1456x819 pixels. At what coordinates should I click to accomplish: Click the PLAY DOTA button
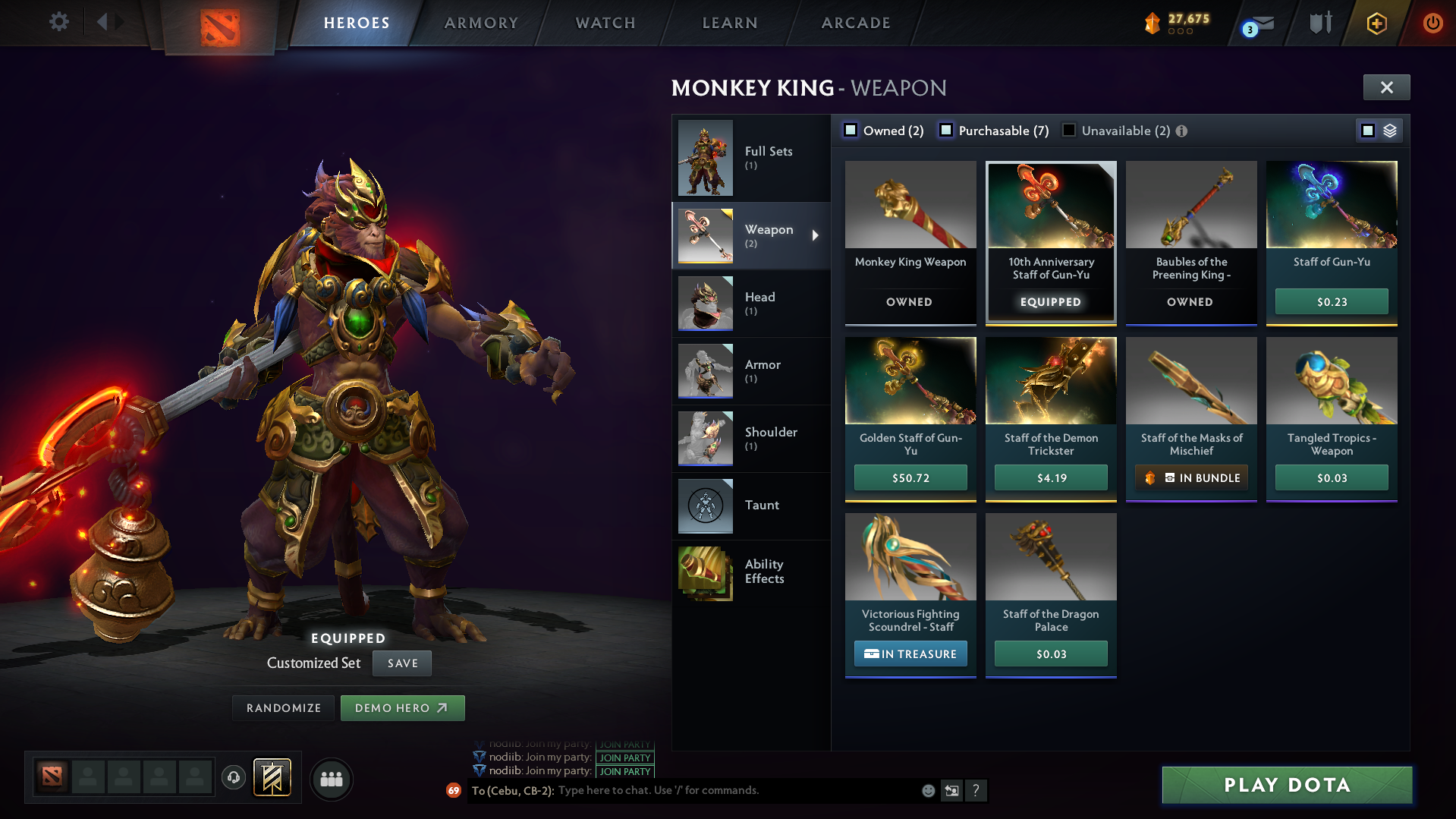[x=1286, y=785]
